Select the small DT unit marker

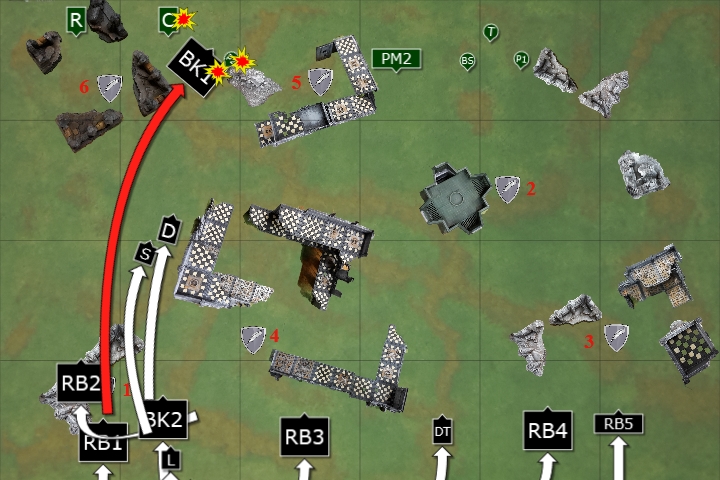[x=443, y=431]
